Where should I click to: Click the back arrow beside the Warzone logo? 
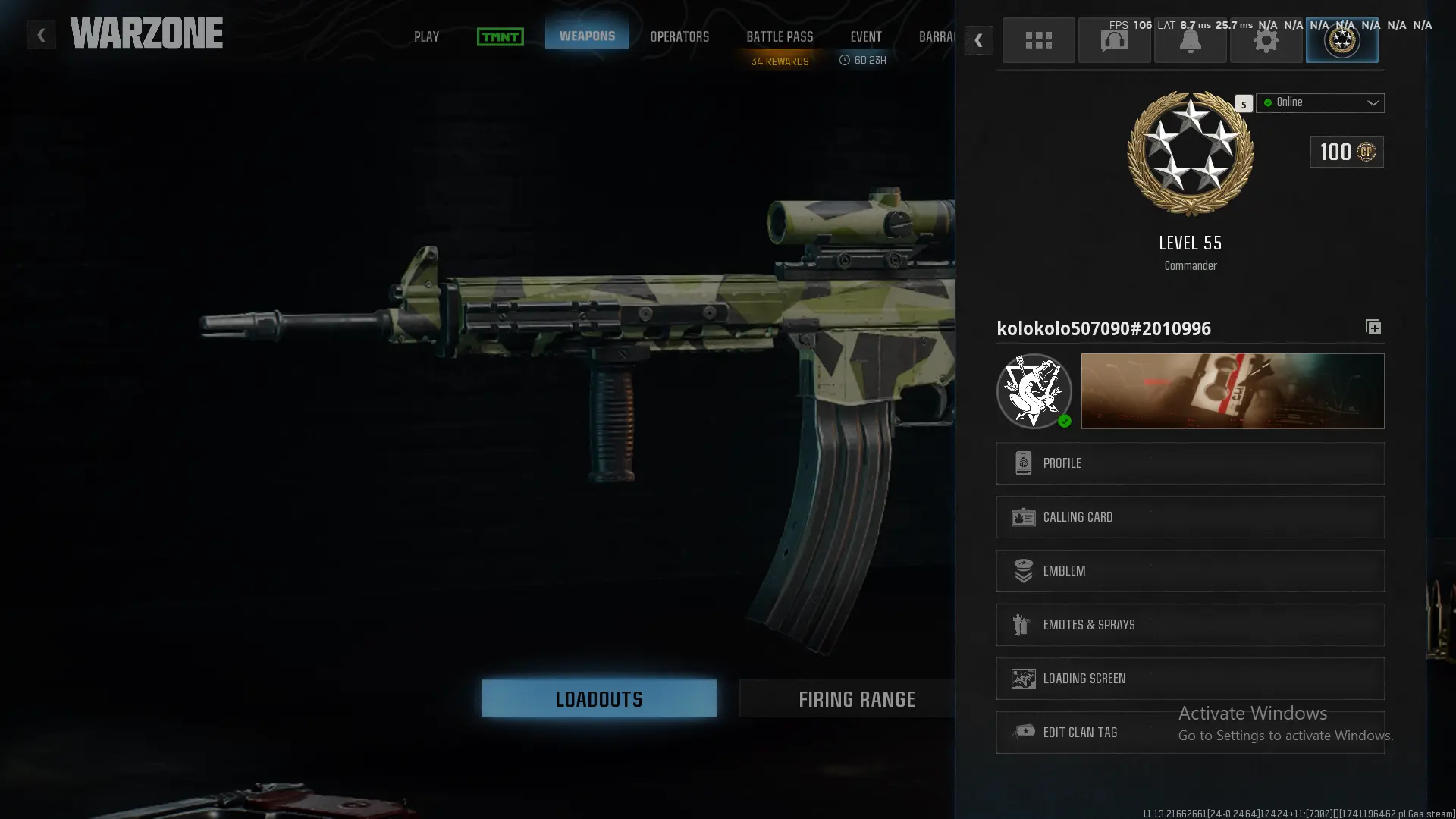[x=41, y=34]
